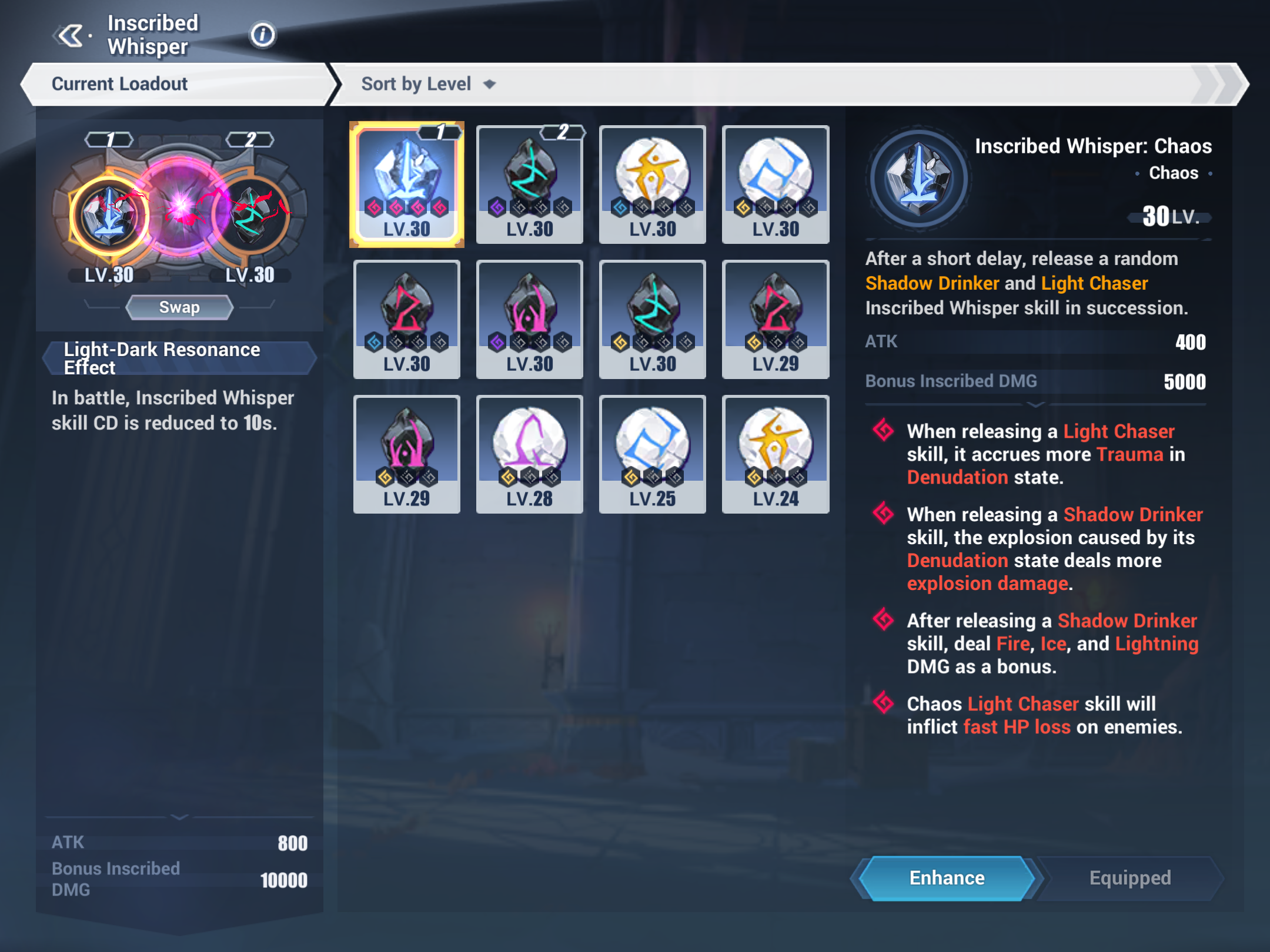Select the blue-rune white LV.30 whisper

click(x=775, y=182)
